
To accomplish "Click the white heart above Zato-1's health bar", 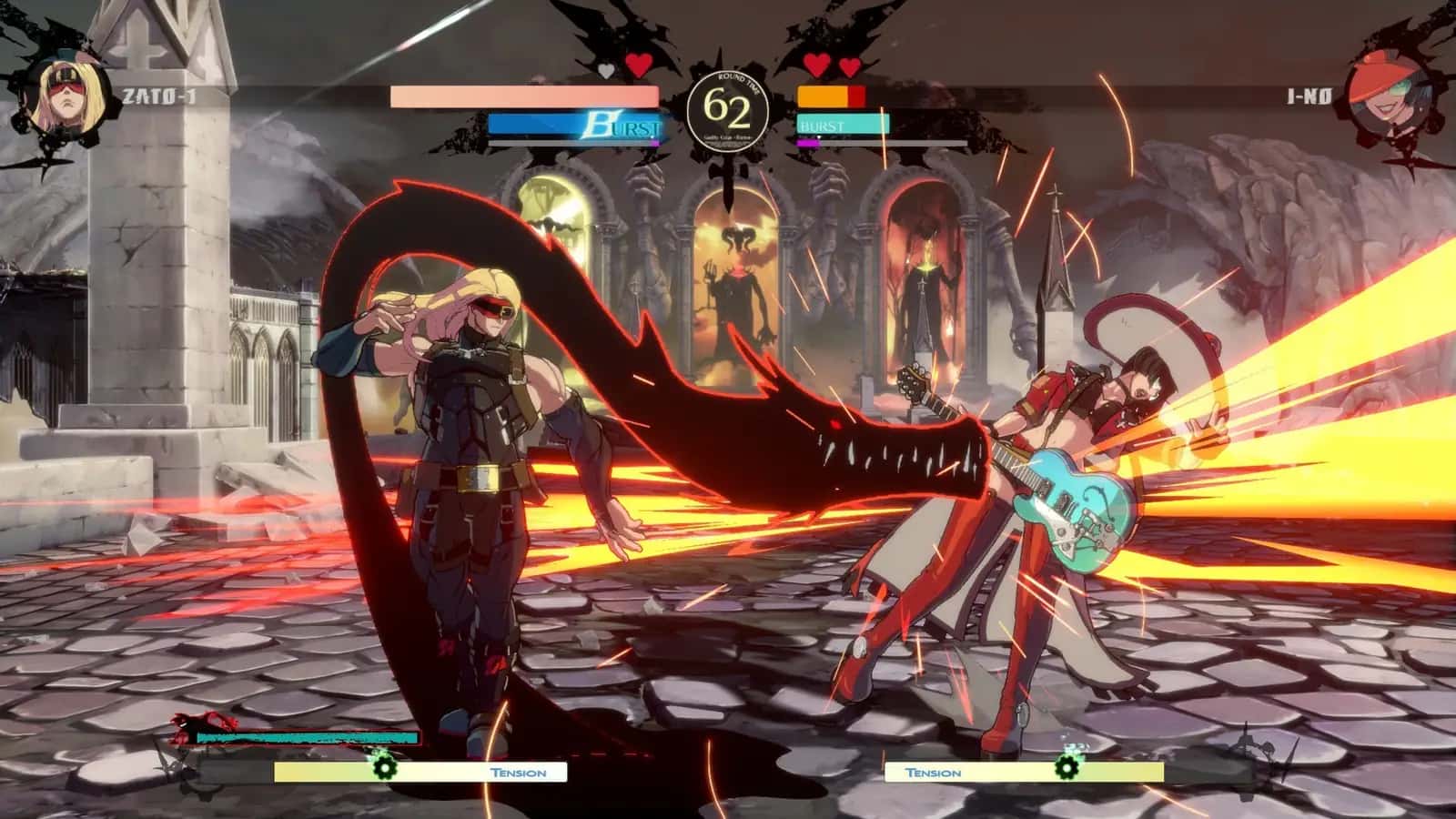I will click(x=605, y=68).
